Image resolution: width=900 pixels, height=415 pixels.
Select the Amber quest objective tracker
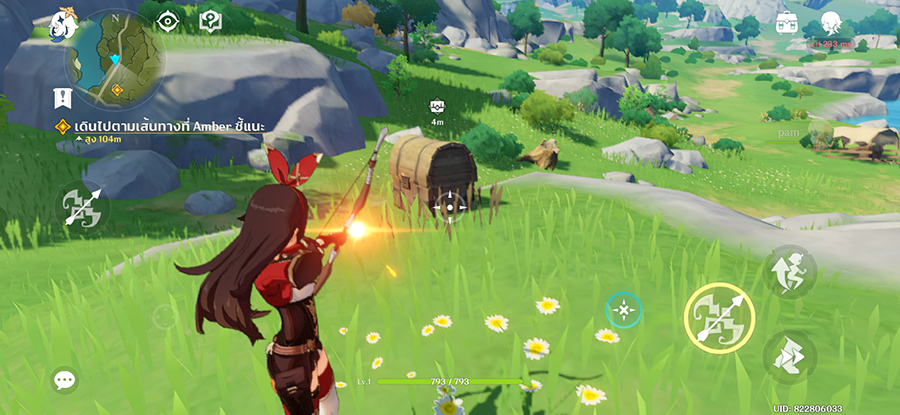pos(165,126)
